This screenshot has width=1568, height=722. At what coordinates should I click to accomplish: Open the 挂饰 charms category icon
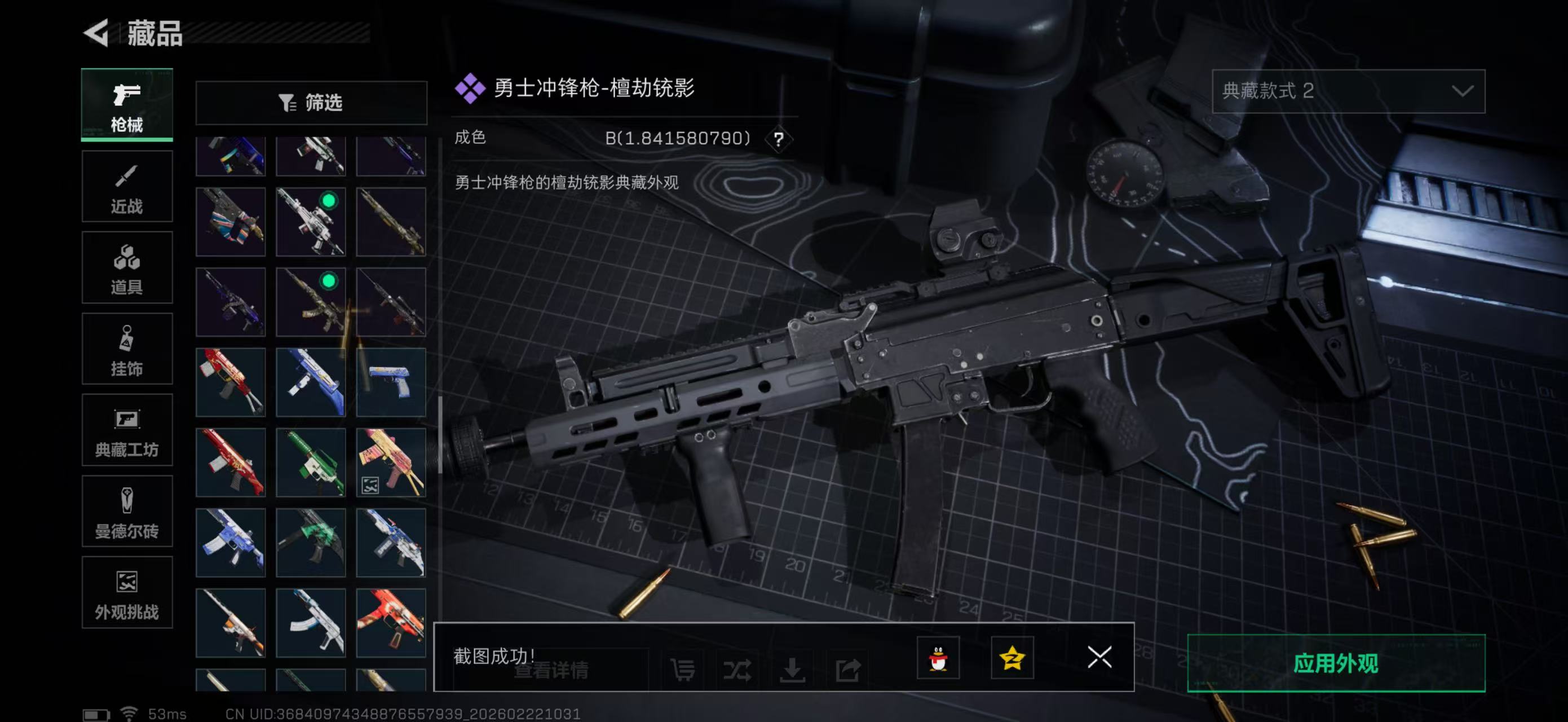127,348
